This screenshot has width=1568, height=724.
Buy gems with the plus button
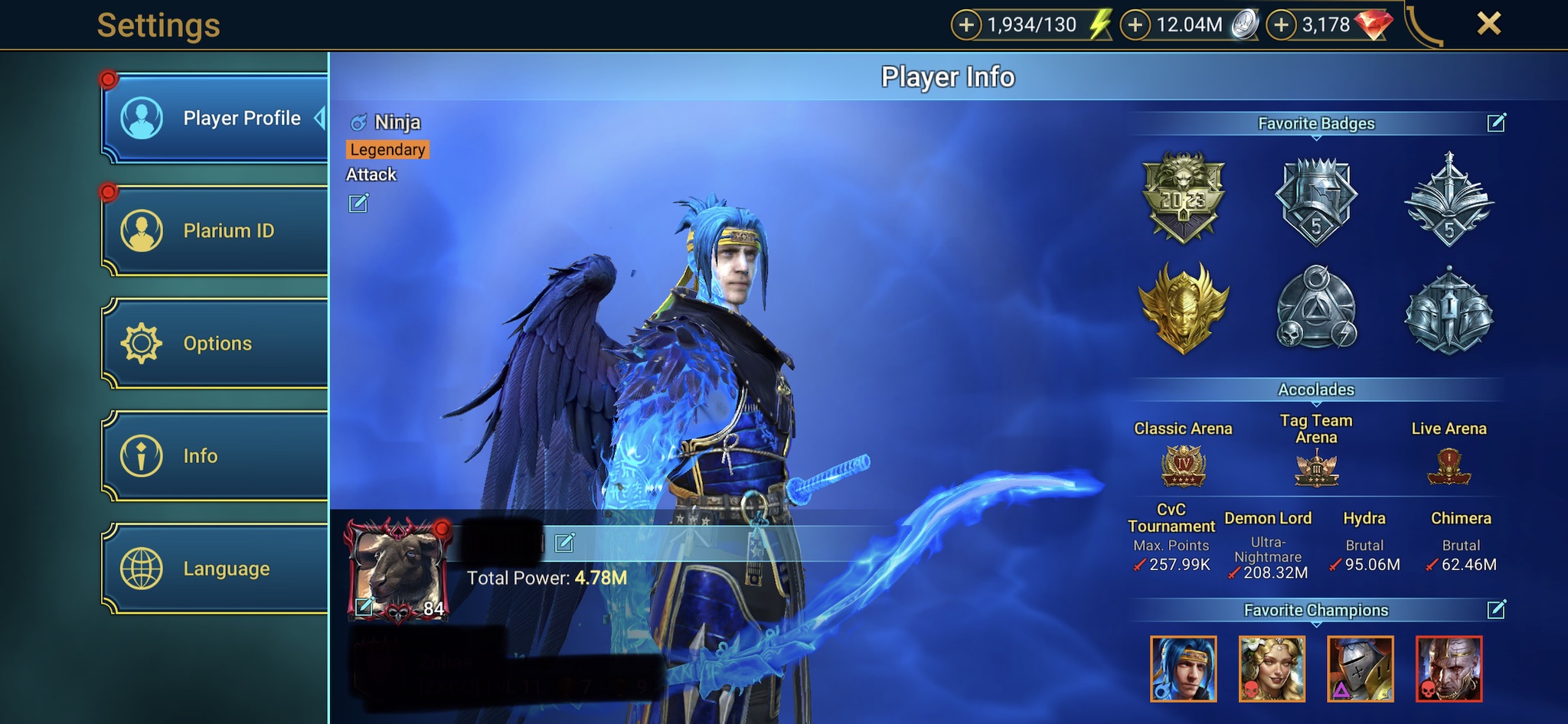(x=1282, y=25)
